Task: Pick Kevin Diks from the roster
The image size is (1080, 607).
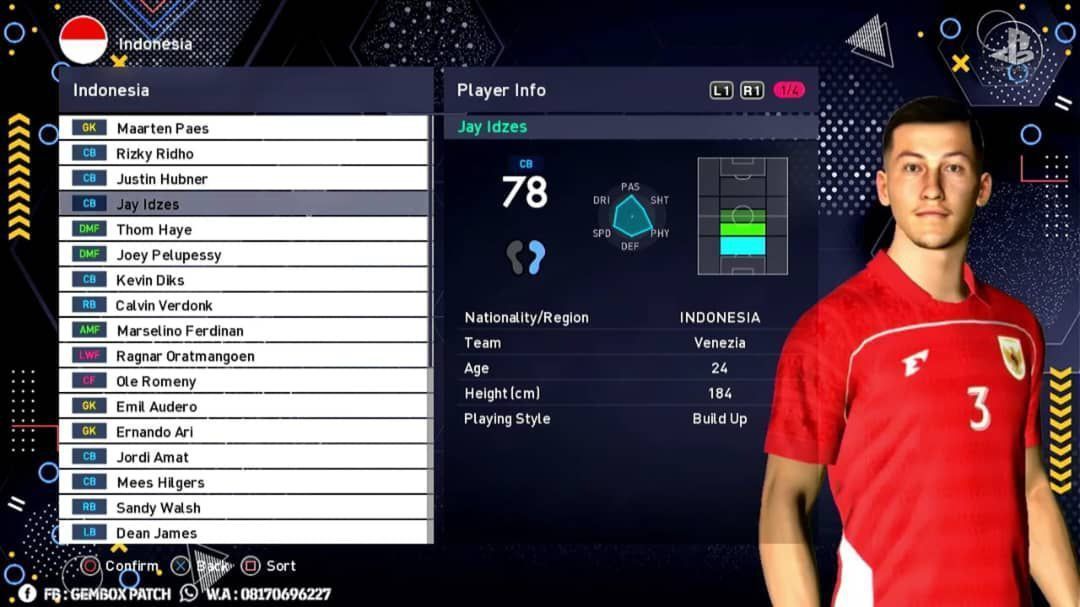Action: click(243, 280)
